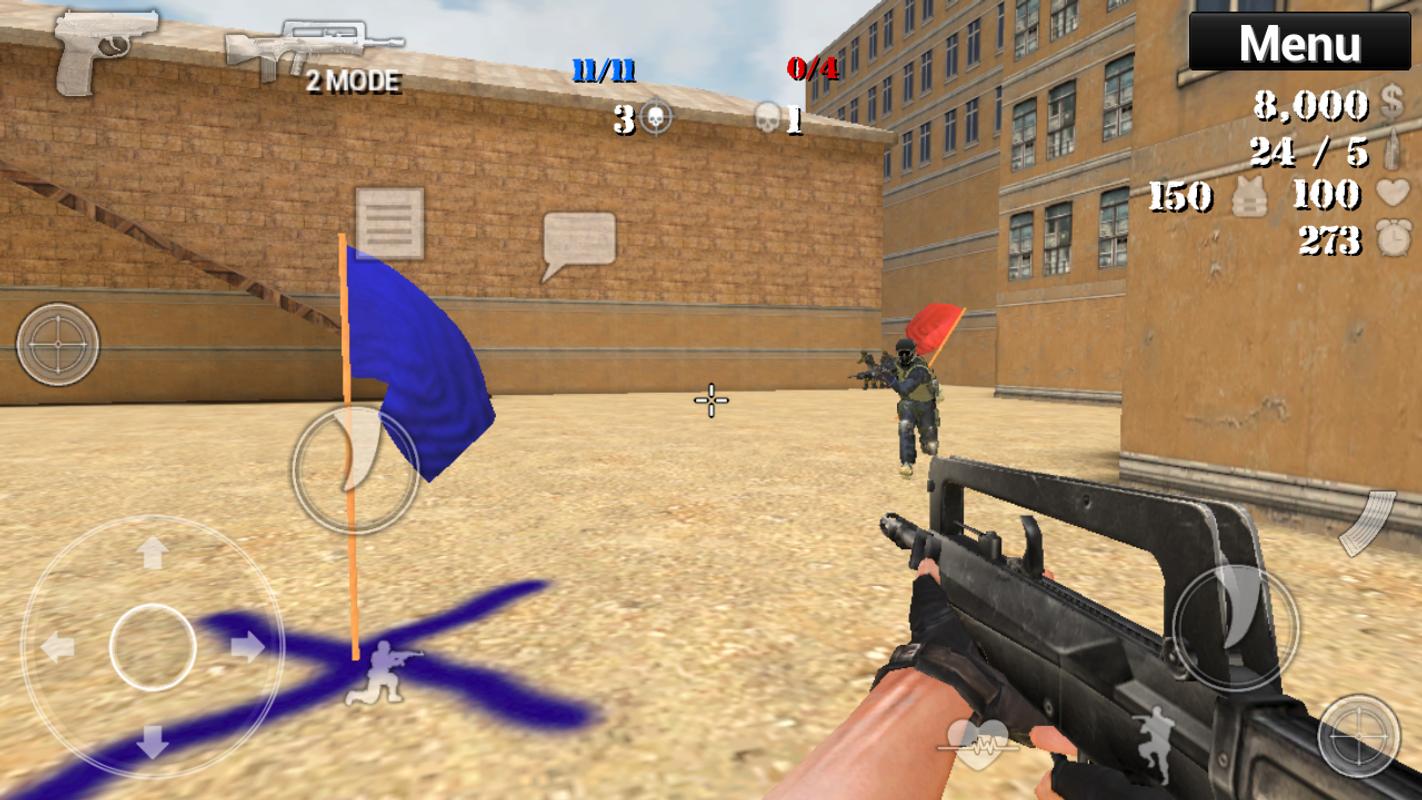The image size is (1422, 800).
Task: Switch to the pistol weapon
Action: tap(104, 50)
